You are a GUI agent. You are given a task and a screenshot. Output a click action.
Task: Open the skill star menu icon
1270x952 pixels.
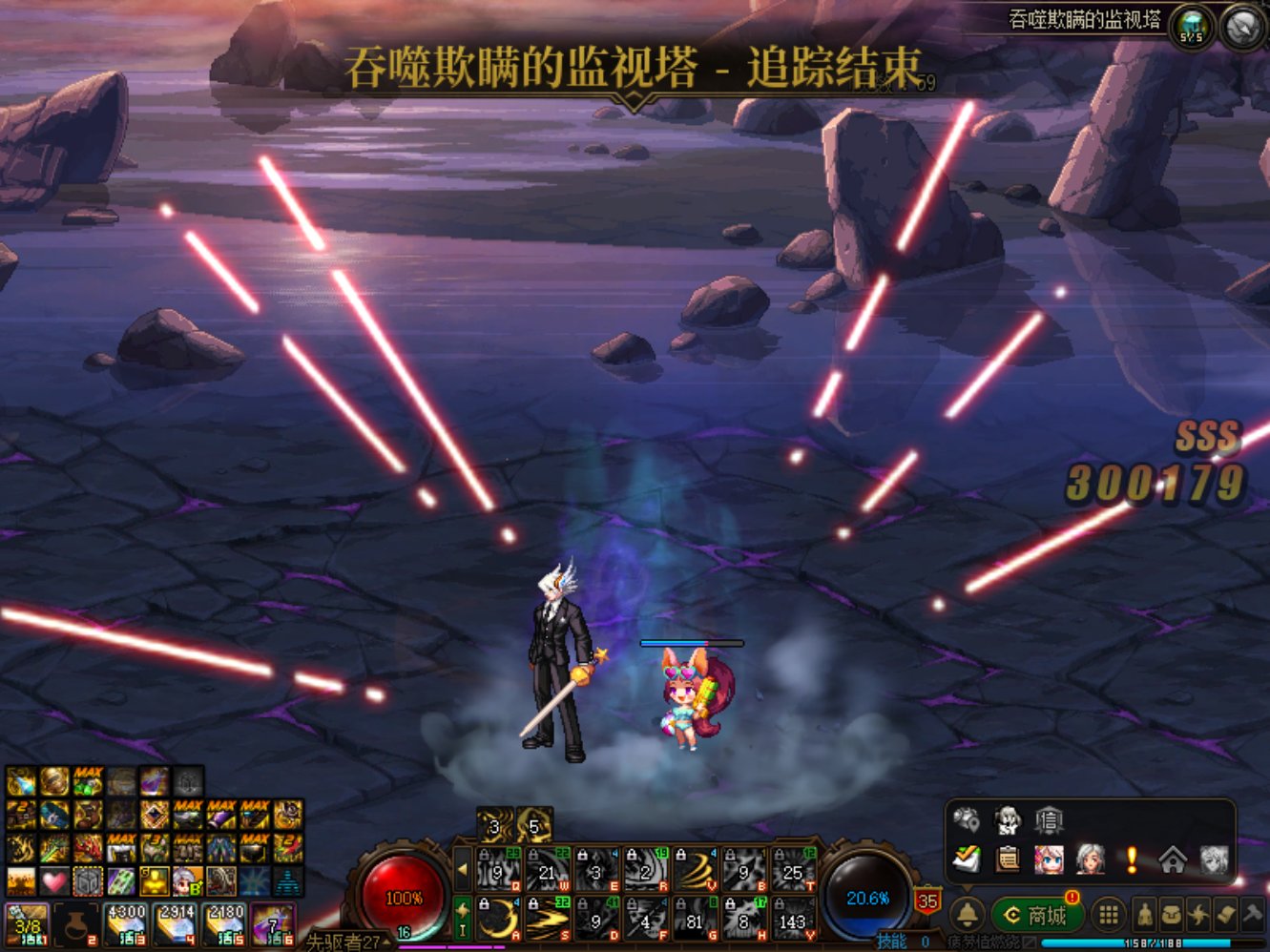coord(1198,916)
